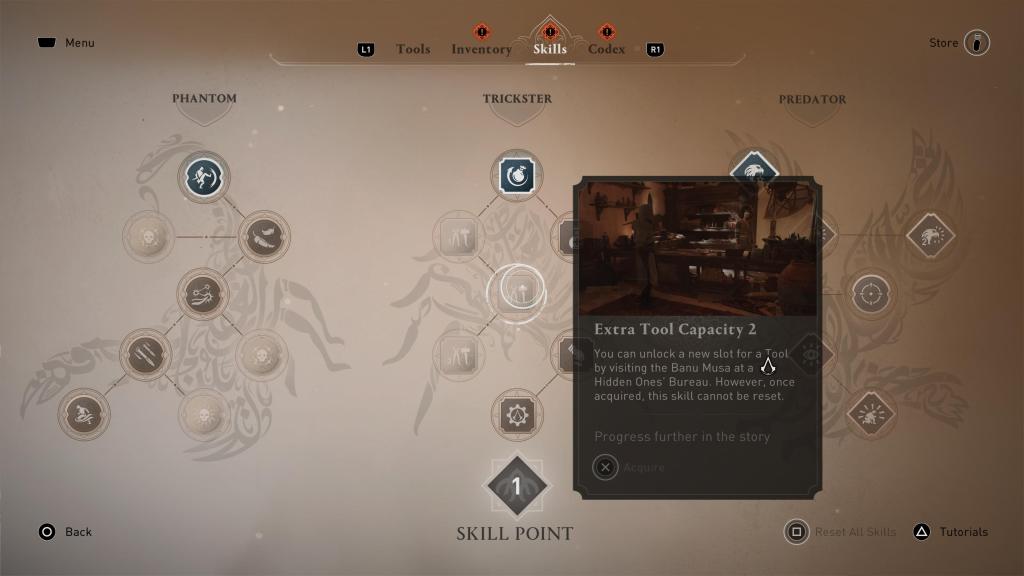Select the highlighted Extra Tool Capacity 2 node

pyautogui.click(x=516, y=291)
